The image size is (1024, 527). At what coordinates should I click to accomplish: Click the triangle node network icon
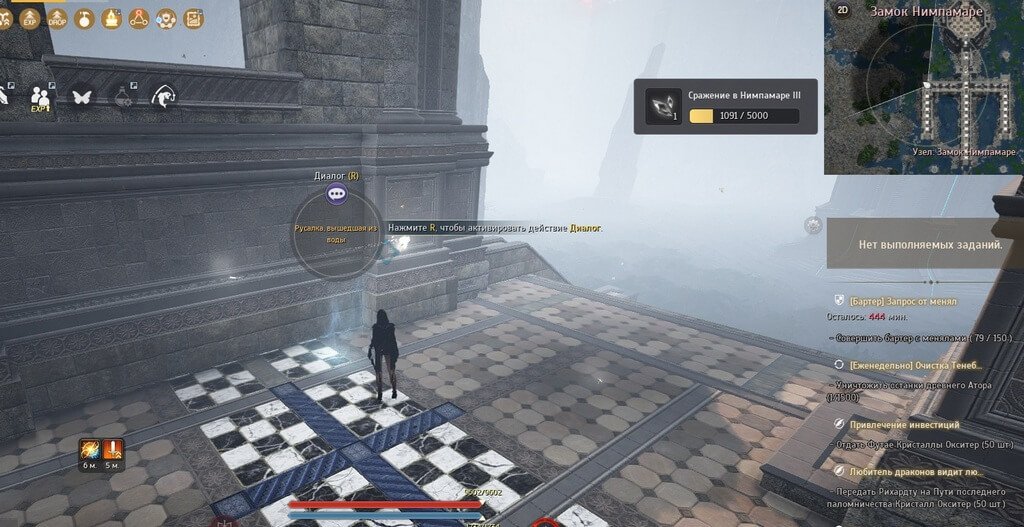(x=139, y=18)
